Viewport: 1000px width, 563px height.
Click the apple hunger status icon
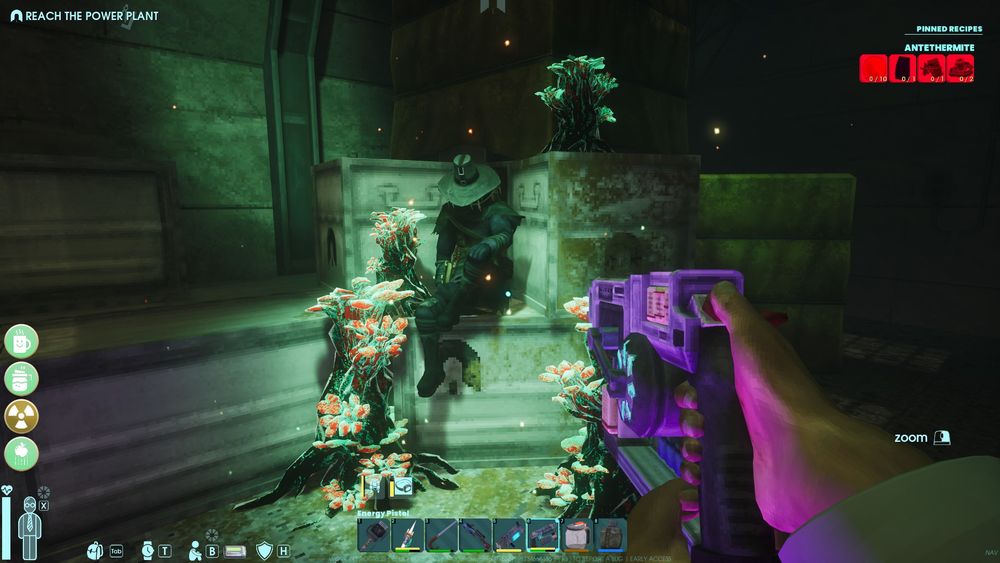[x=21, y=454]
